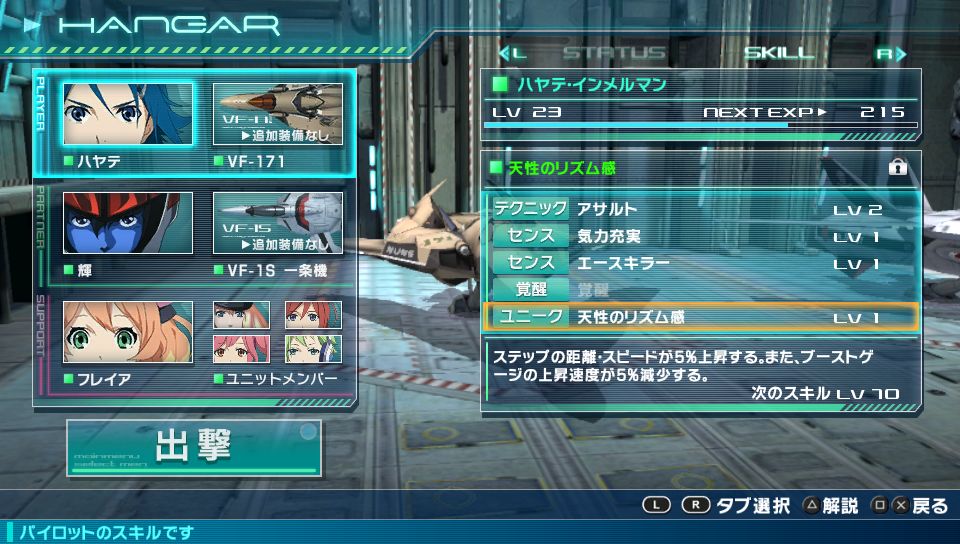Open the ユニットメンバー unit members group
This screenshot has width=960, height=544.
coord(278,332)
